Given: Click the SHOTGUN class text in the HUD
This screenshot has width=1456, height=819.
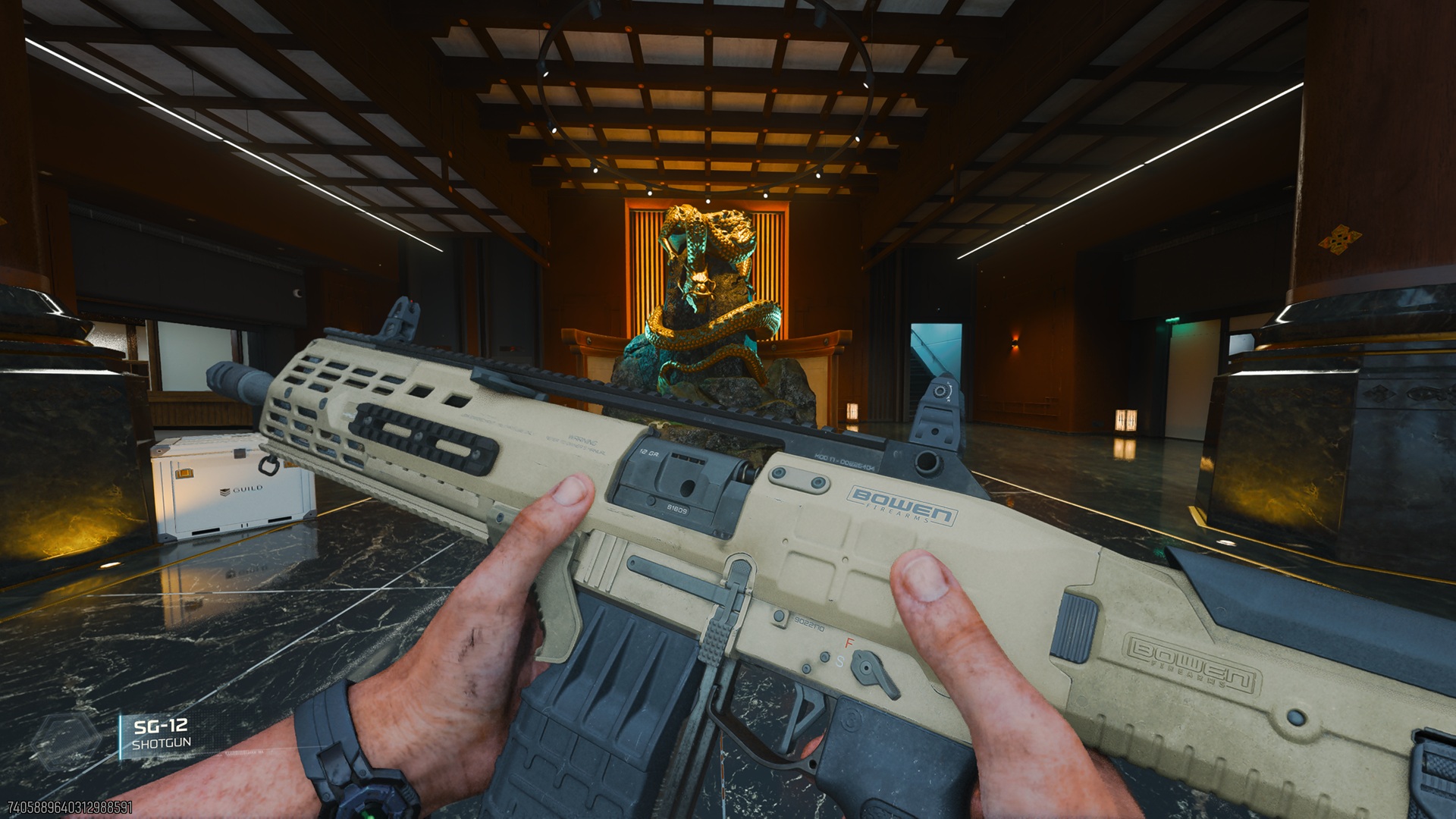Looking at the screenshot, I should 162,743.
